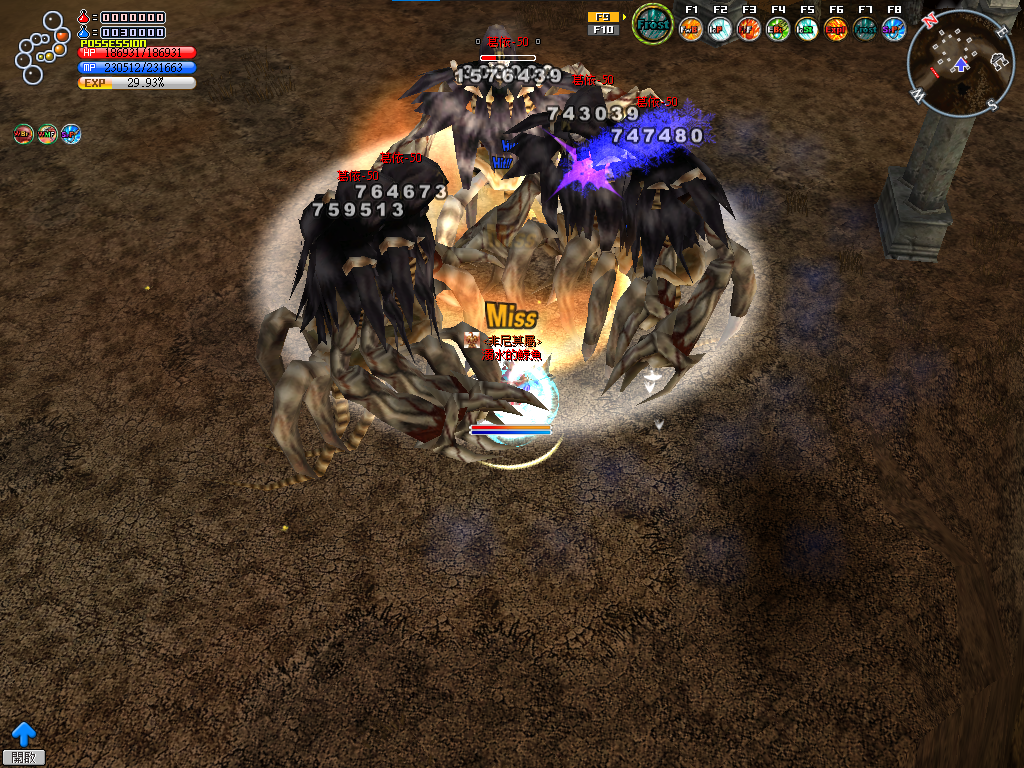Switch to the F10 hotbar page
Screen dimensions: 1024x768
[x=603, y=30]
